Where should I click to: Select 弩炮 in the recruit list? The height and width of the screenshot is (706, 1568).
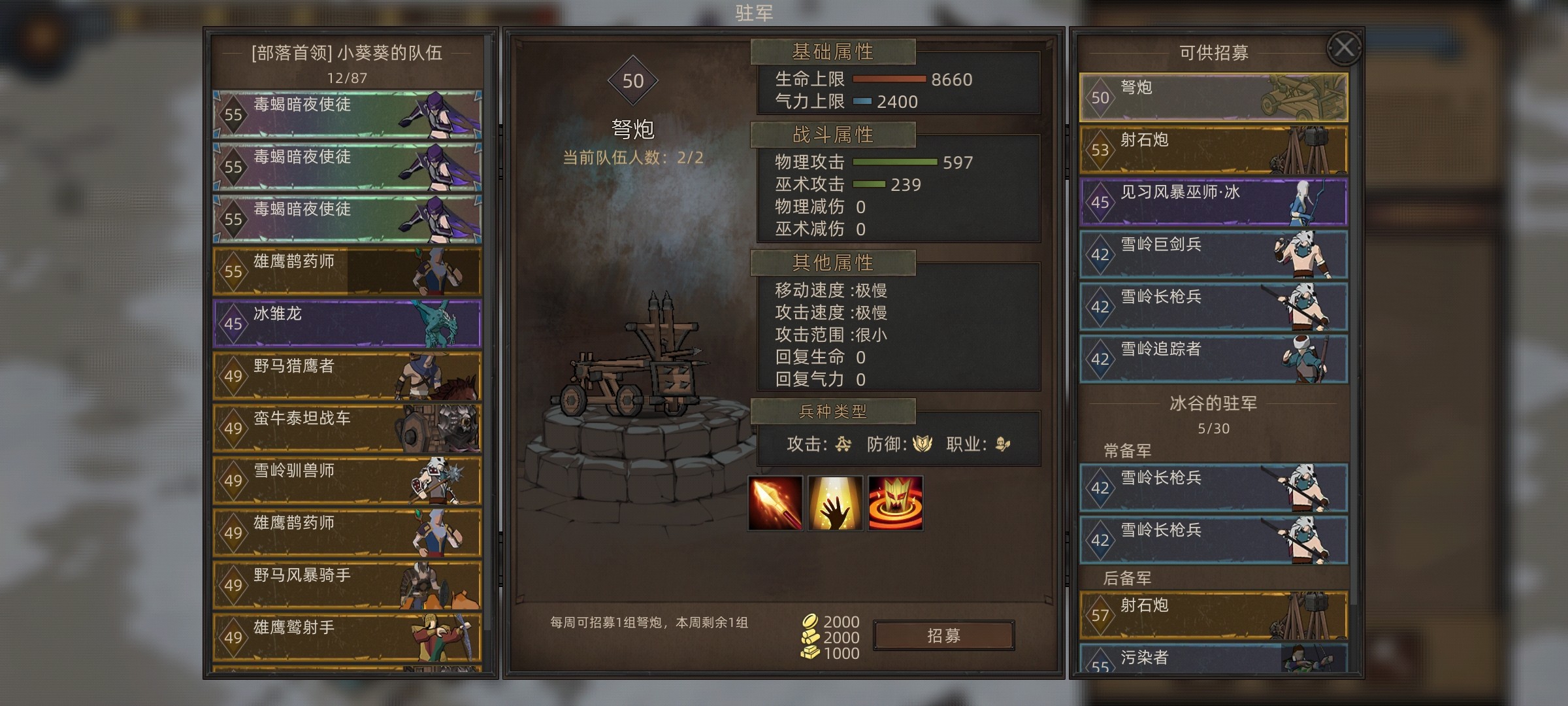(1213, 97)
